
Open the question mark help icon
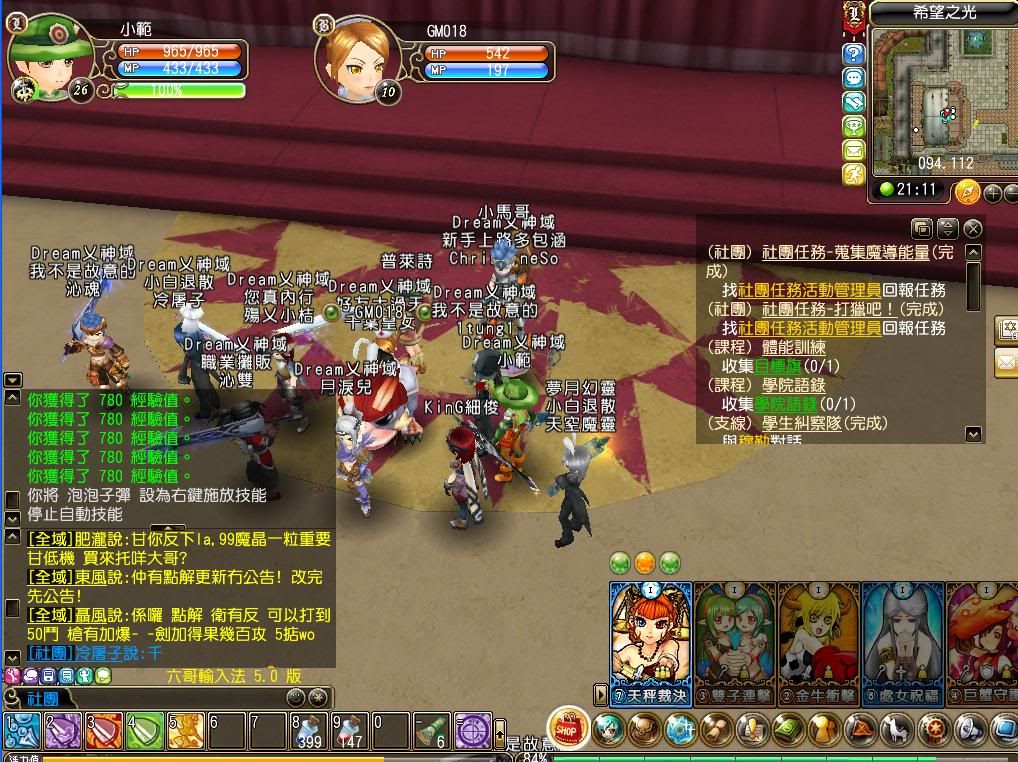(853, 54)
